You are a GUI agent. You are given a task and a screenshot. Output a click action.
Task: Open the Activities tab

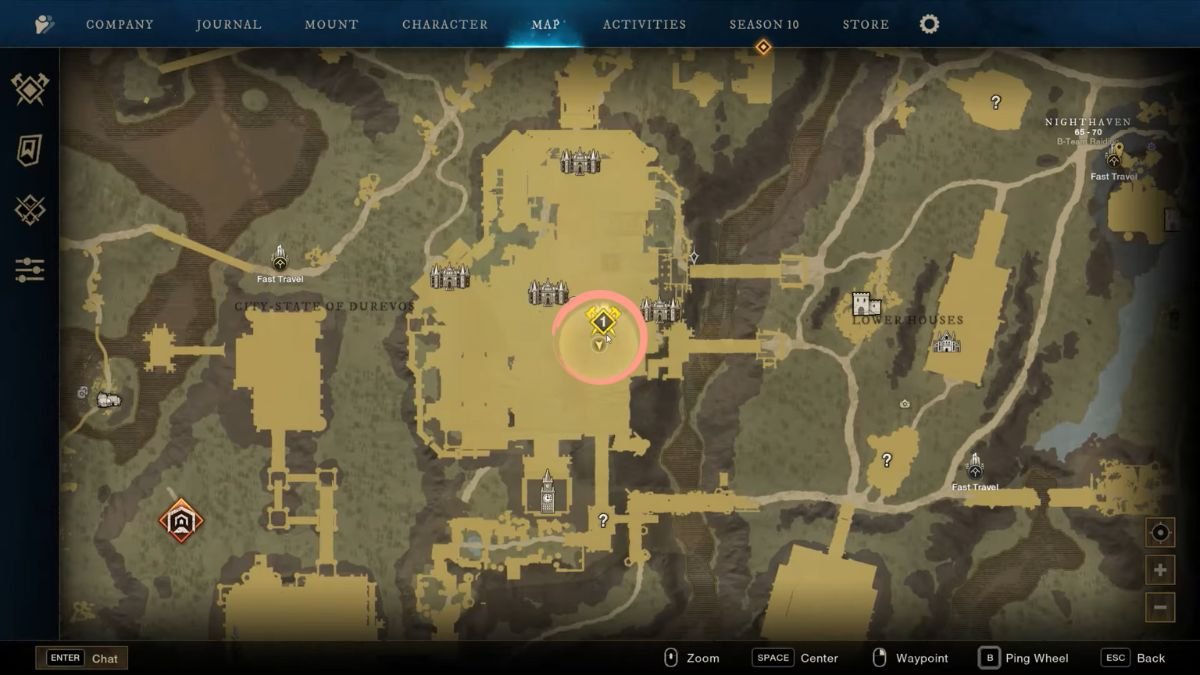(x=644, y=24)
